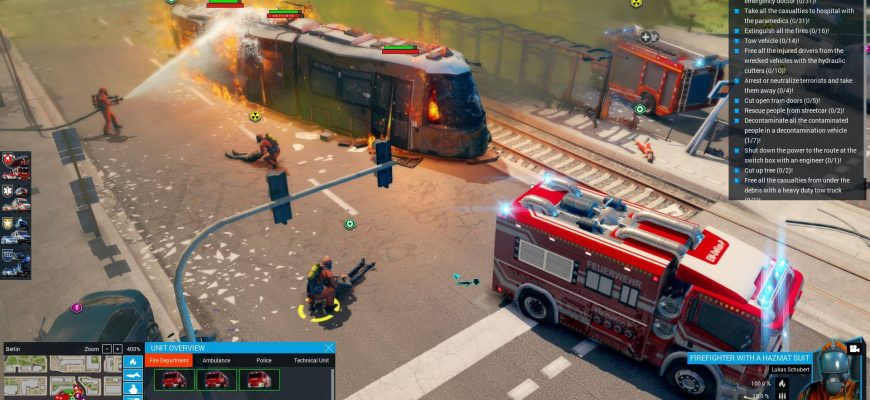Zoom out the minimap with minus button
Image resolution: width=870 pixels, height=400 pixels.
pos(106,348)
